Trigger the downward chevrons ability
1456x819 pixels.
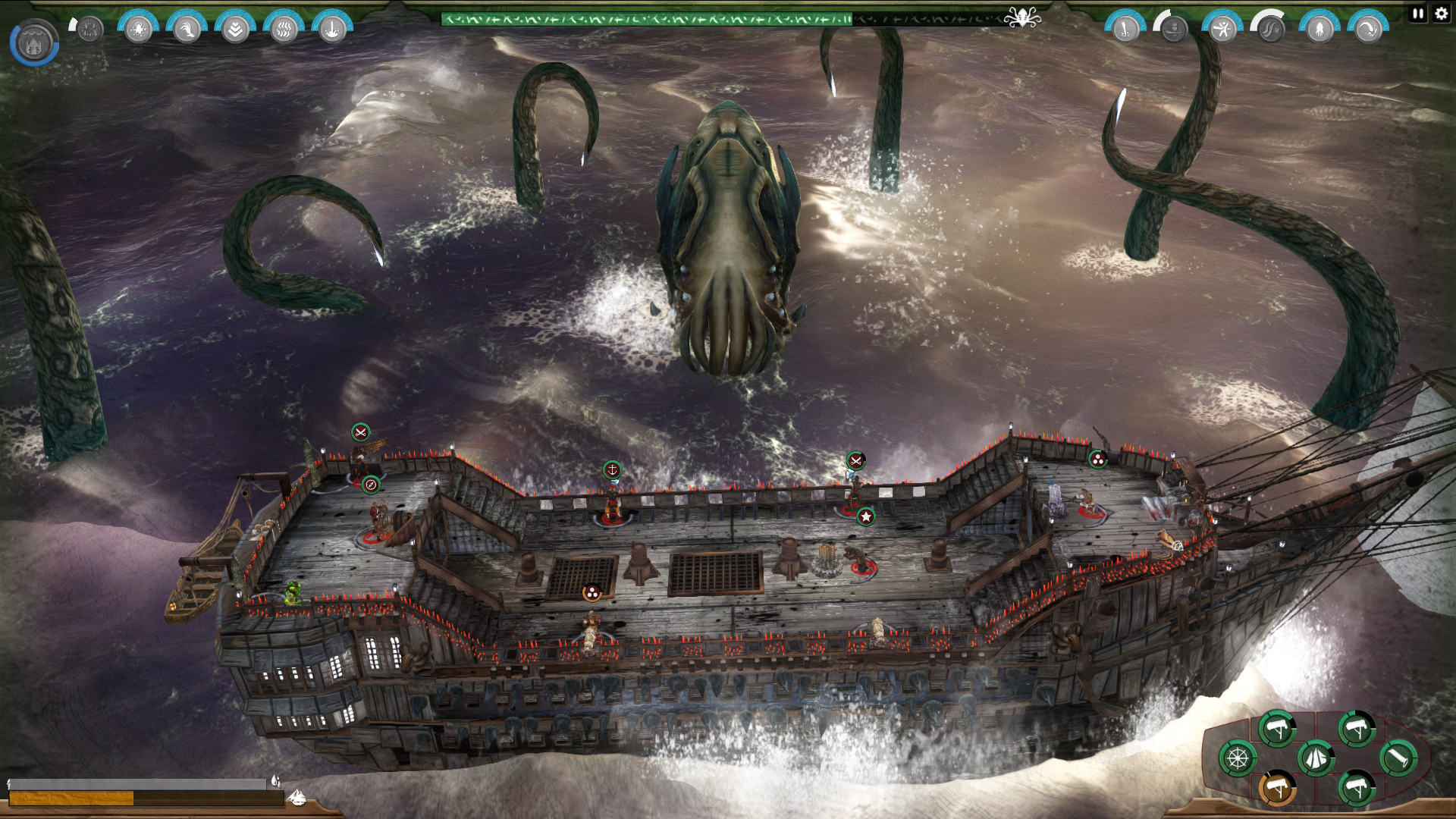pyautogui.click(x=235, y=30)
